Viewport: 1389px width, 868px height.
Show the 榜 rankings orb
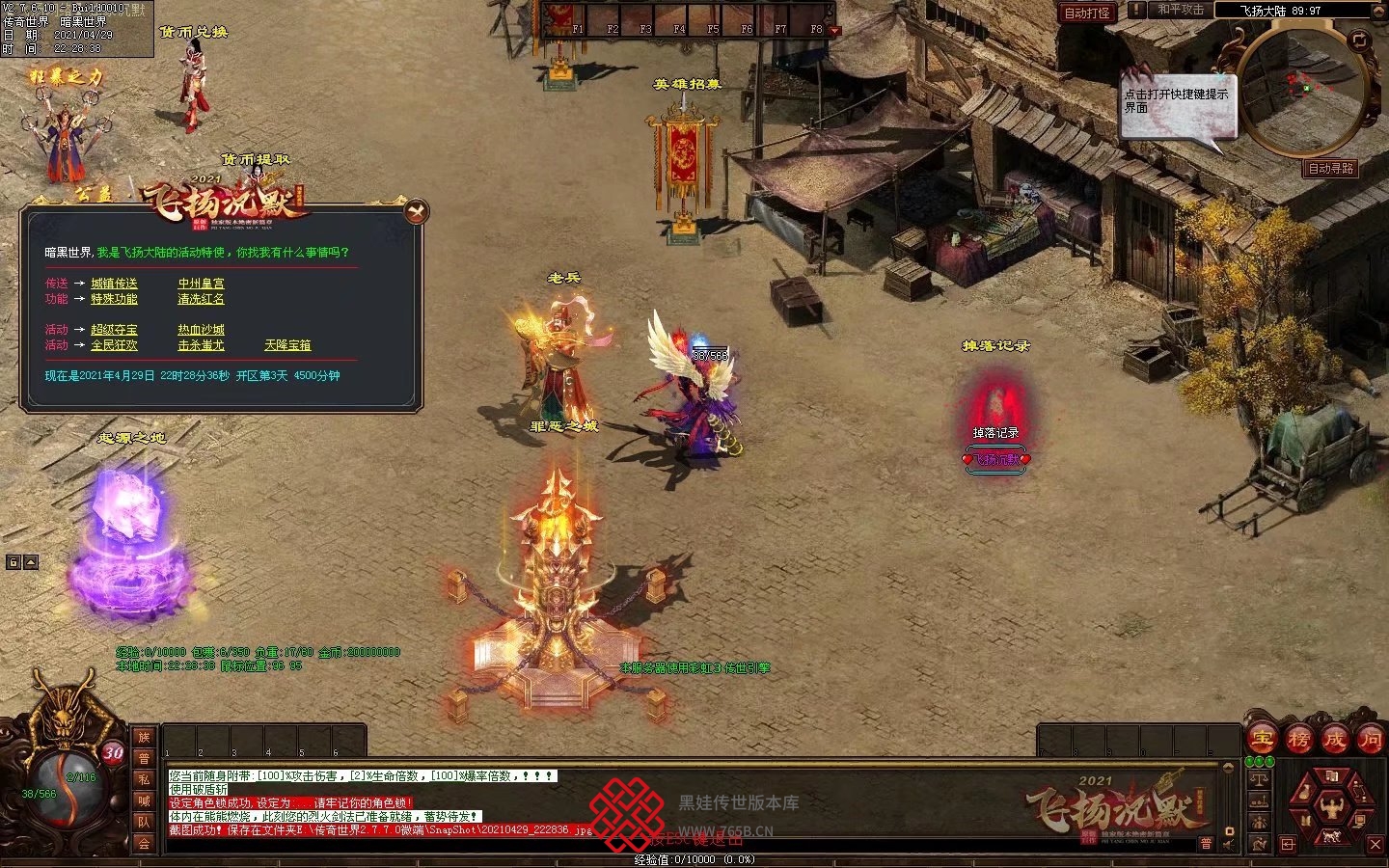tap(1298, 740)
